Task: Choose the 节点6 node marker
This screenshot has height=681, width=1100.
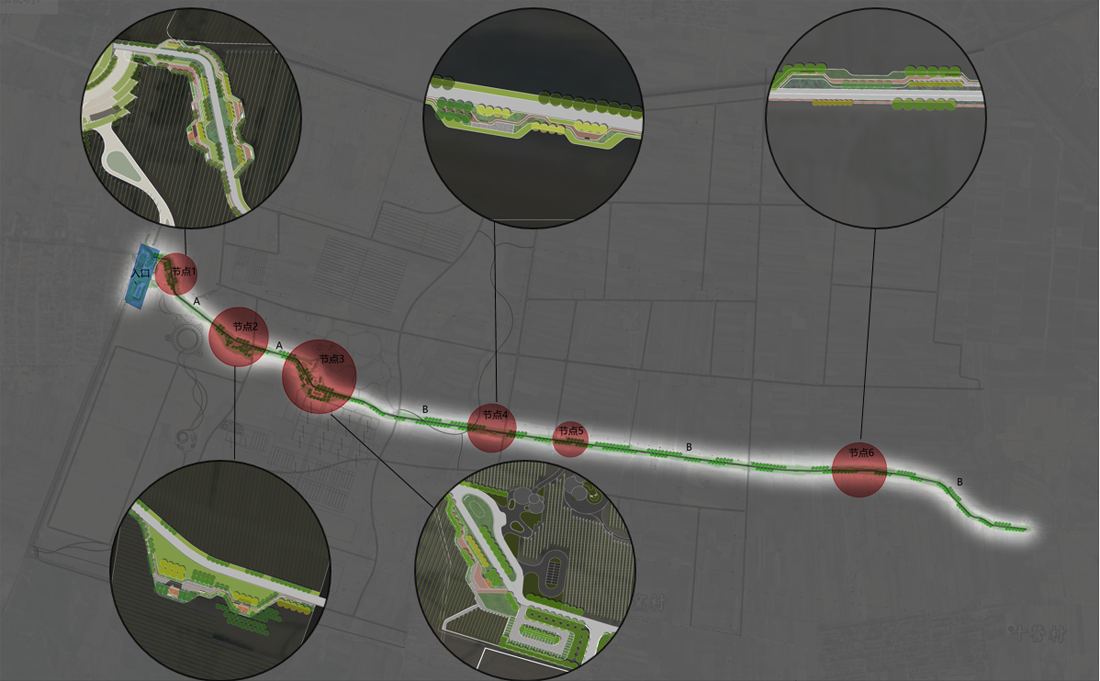Action: (859, 469)
